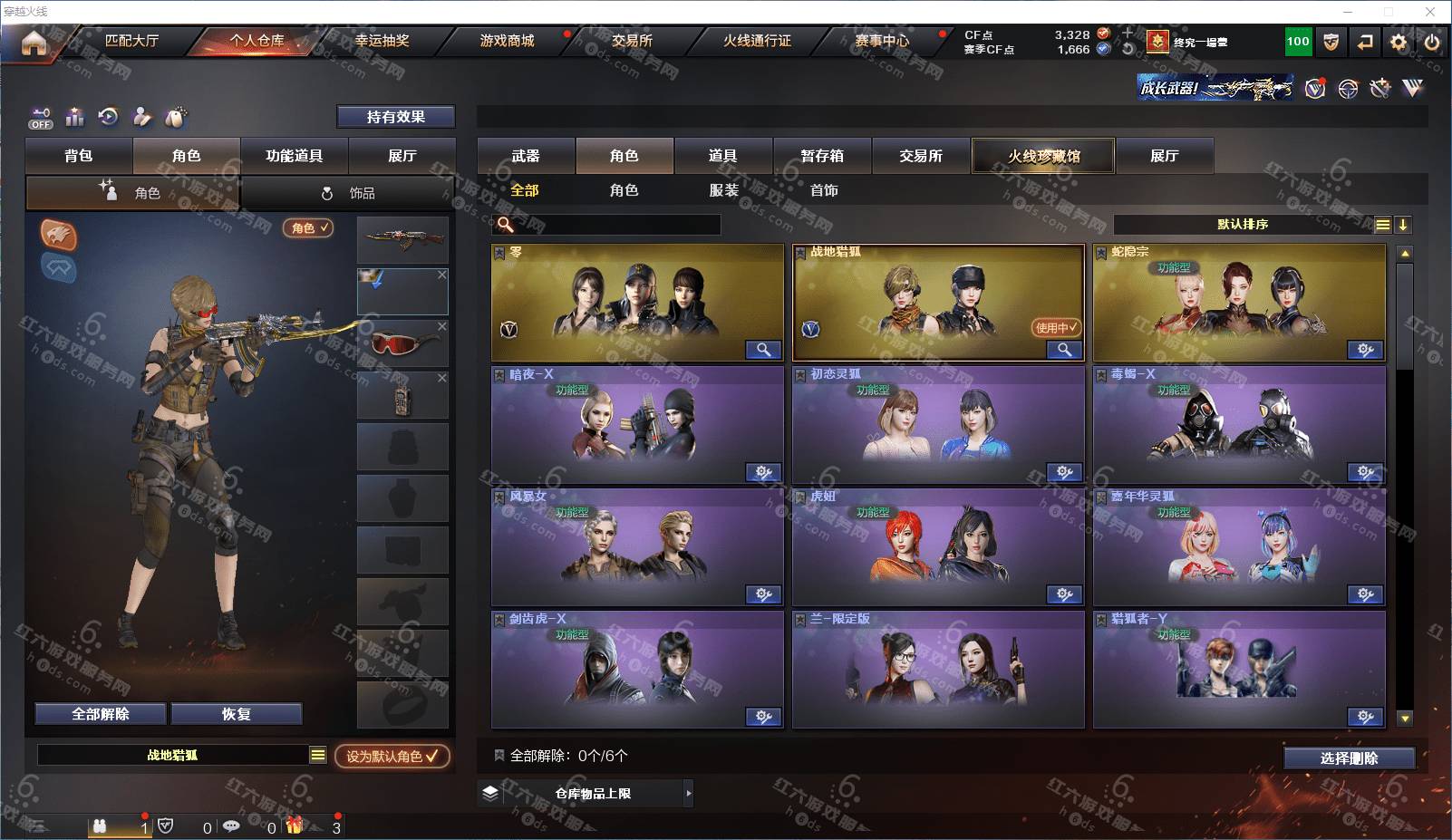Switch to the 功能道具 tab
Viewport: 1452px width, 840px height.
[x=294, y=156]
